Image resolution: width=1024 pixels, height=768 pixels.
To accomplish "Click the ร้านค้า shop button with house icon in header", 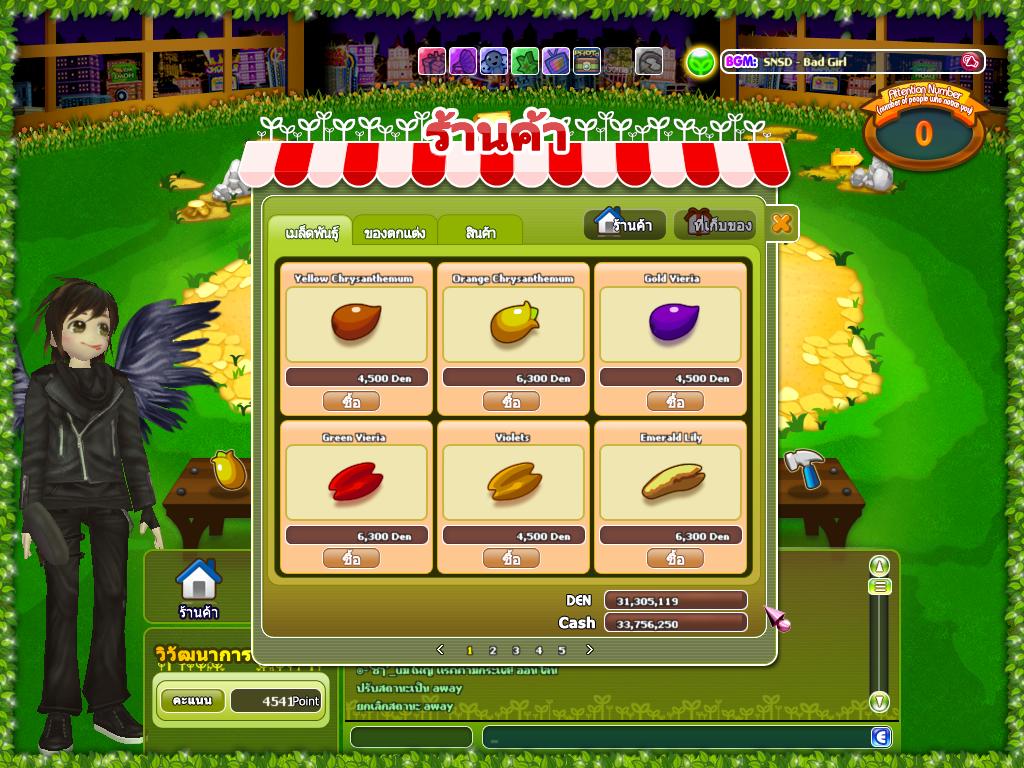I will tap(625, 224).
